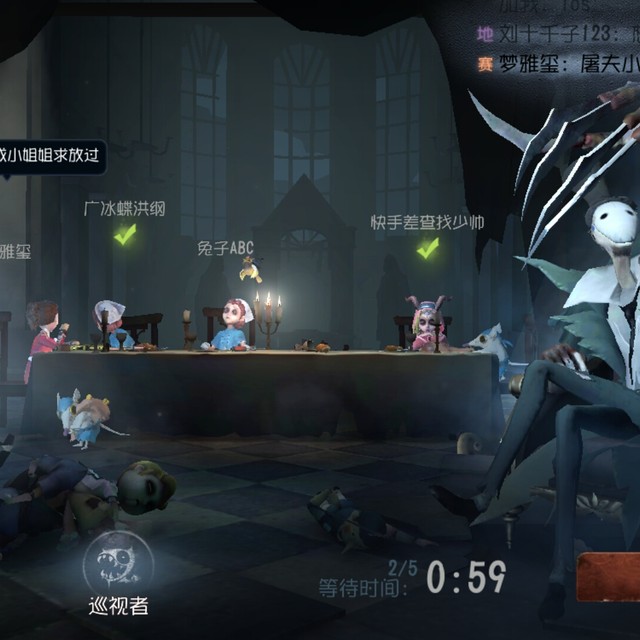Select player name 兔子ABC
640x640 pixels.
point(228,246)
